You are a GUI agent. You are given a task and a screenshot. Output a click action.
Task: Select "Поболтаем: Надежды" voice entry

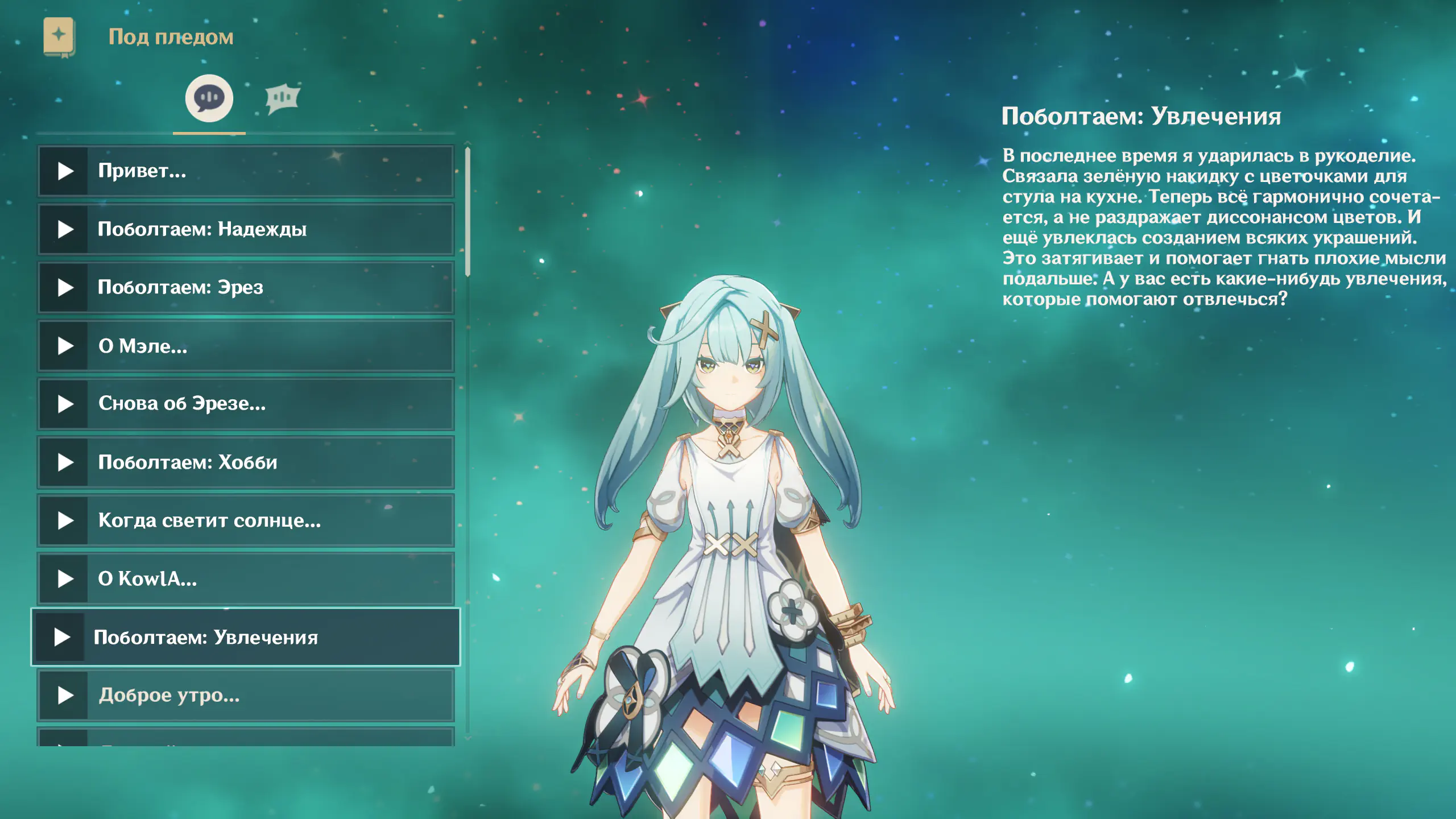[x=246, y=229]
